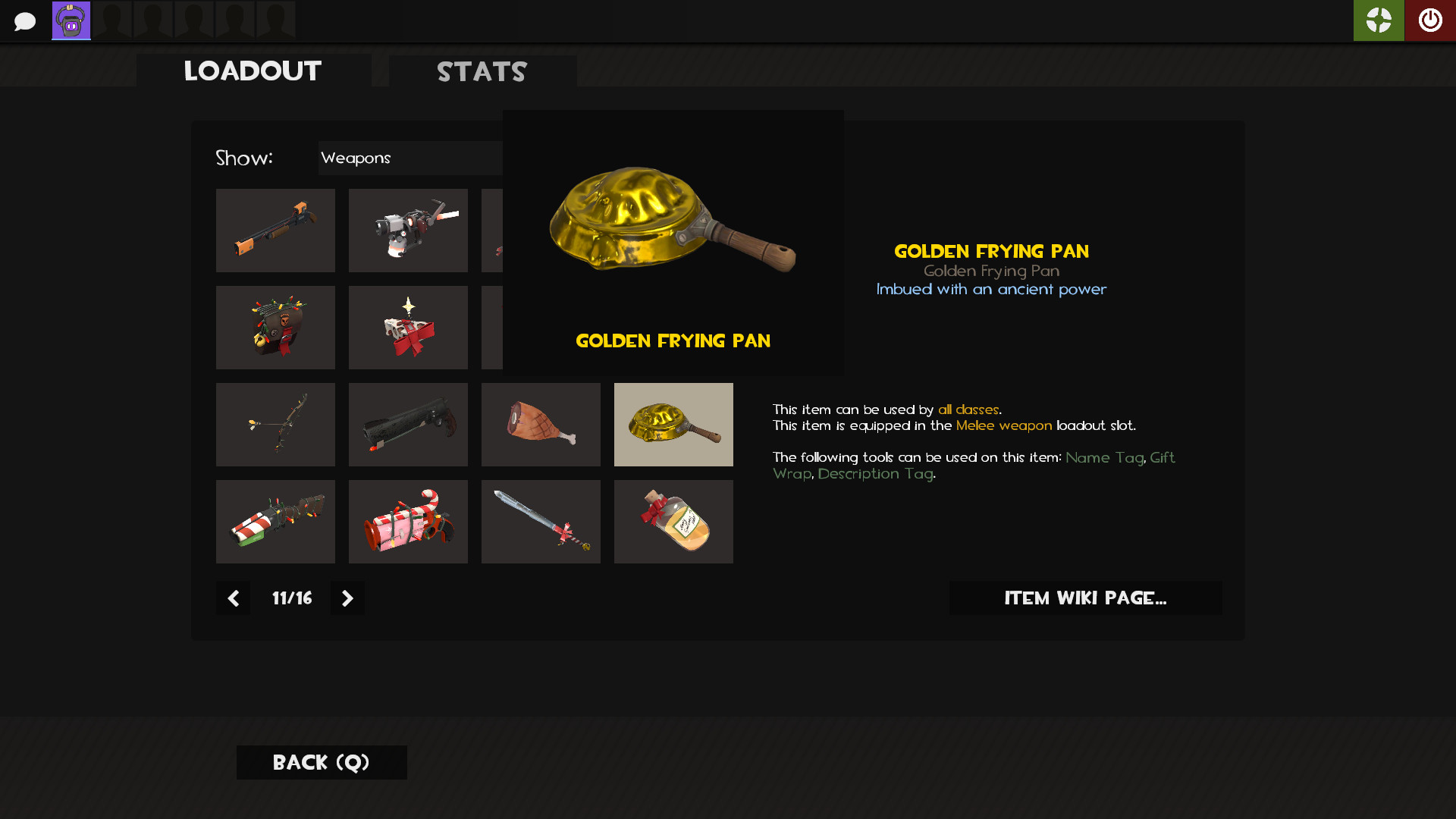
Task: Select the festive sword item
Action: click(541, 521)
